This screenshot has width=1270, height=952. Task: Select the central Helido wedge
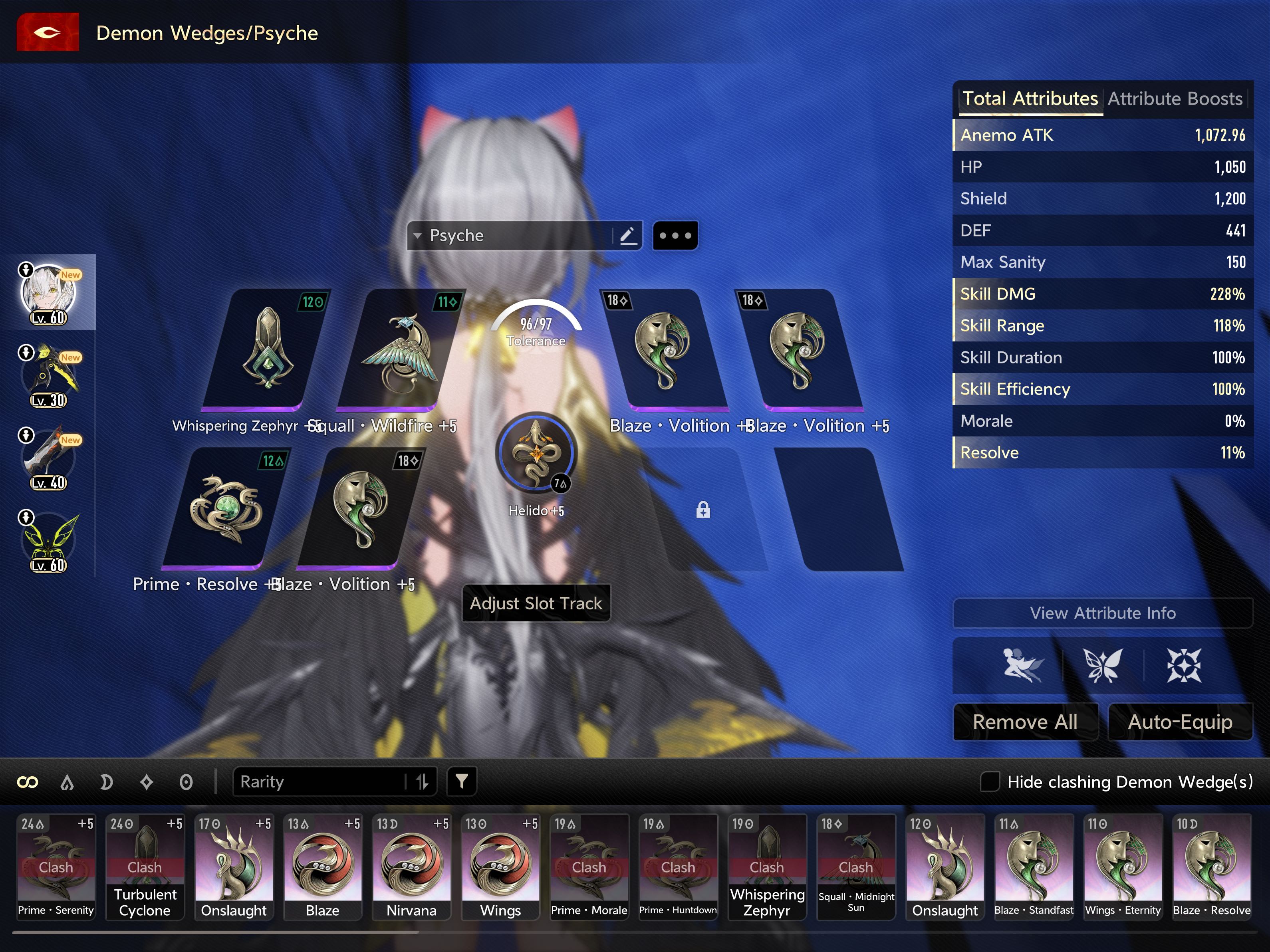coord(536,452)
